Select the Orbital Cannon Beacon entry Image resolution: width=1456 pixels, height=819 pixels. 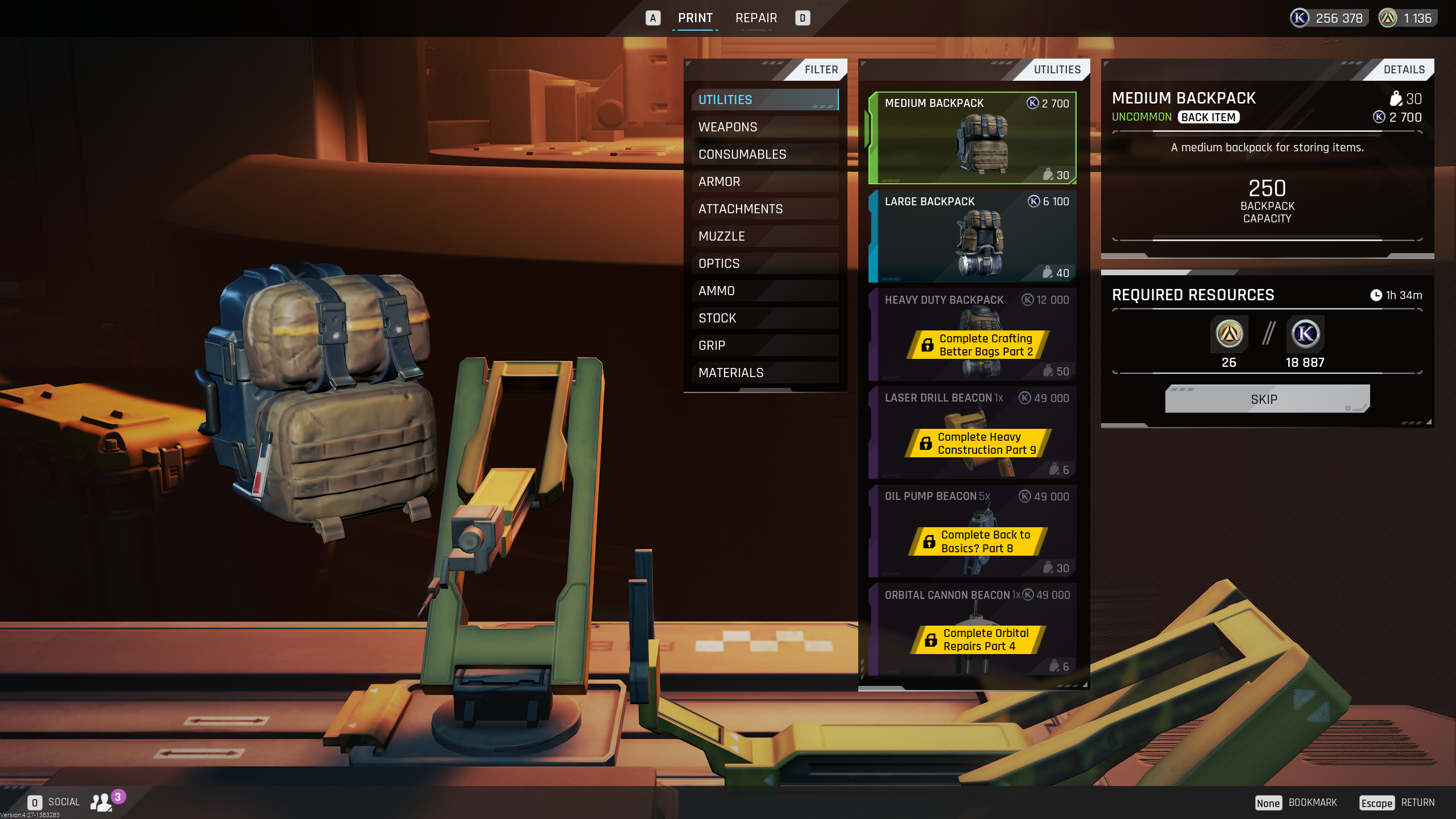[973, 630]
